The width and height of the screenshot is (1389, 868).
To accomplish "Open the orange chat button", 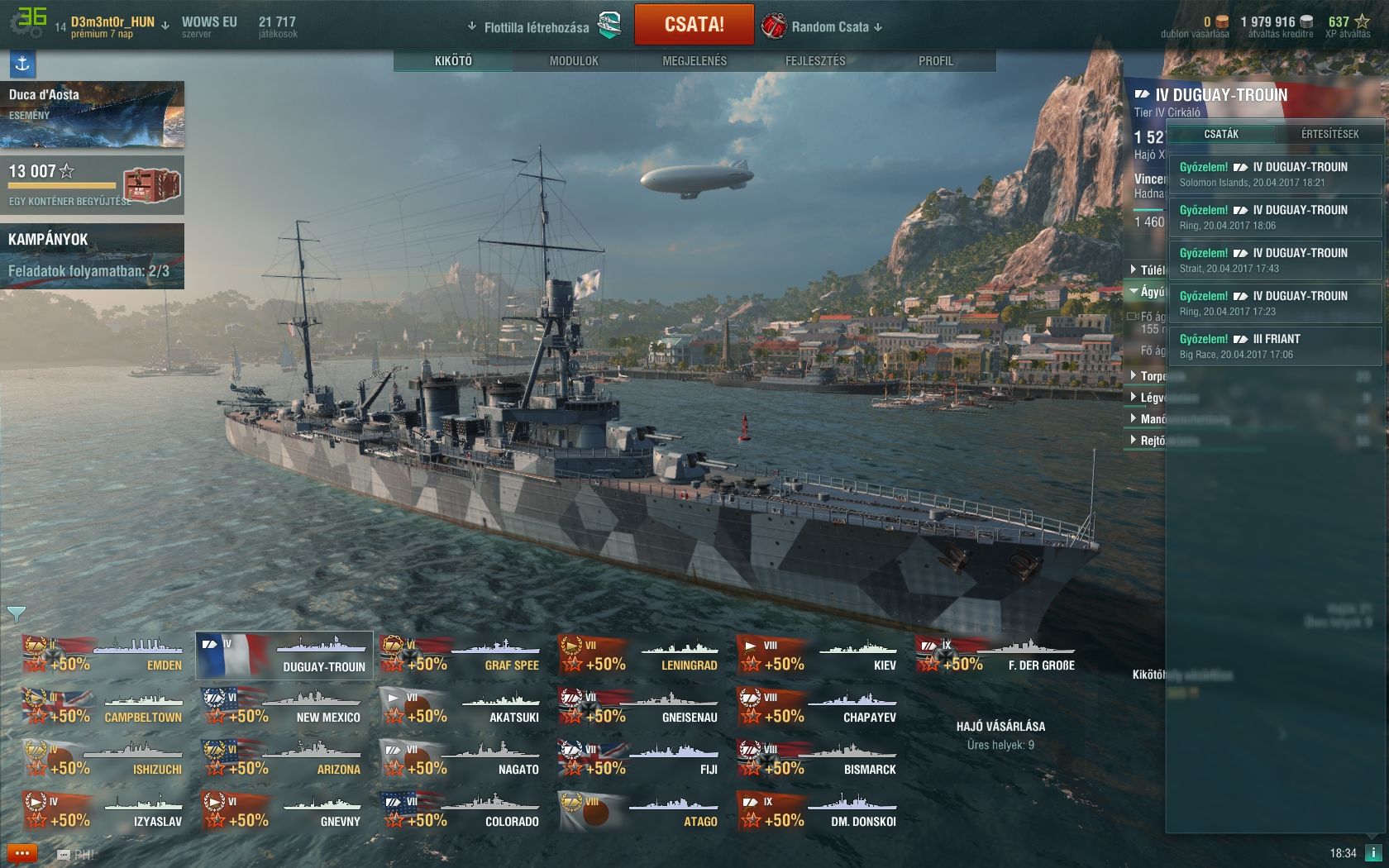I will click(x=22, y=853).
